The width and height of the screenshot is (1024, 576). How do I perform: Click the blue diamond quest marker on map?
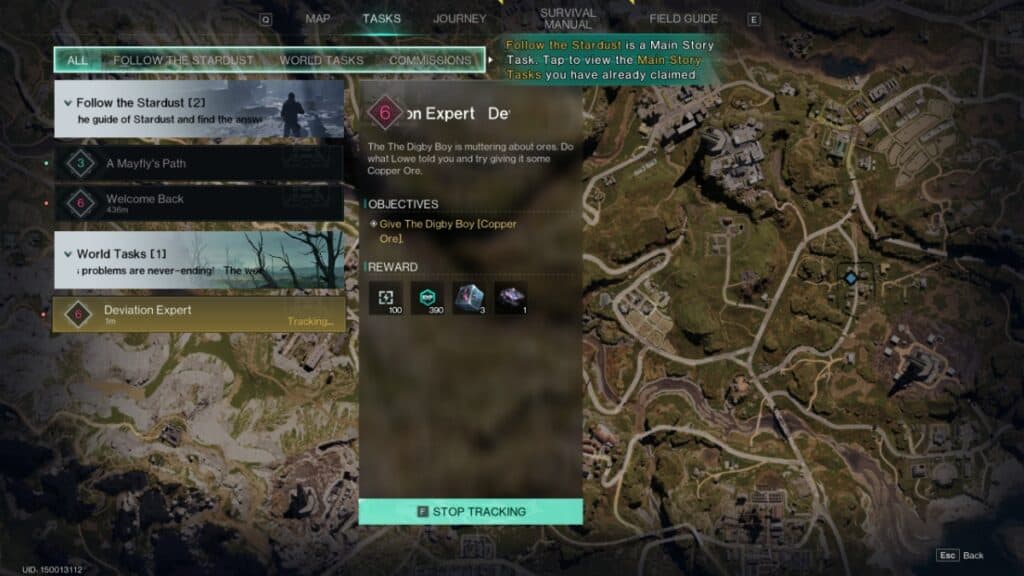[x=850, y=278]
